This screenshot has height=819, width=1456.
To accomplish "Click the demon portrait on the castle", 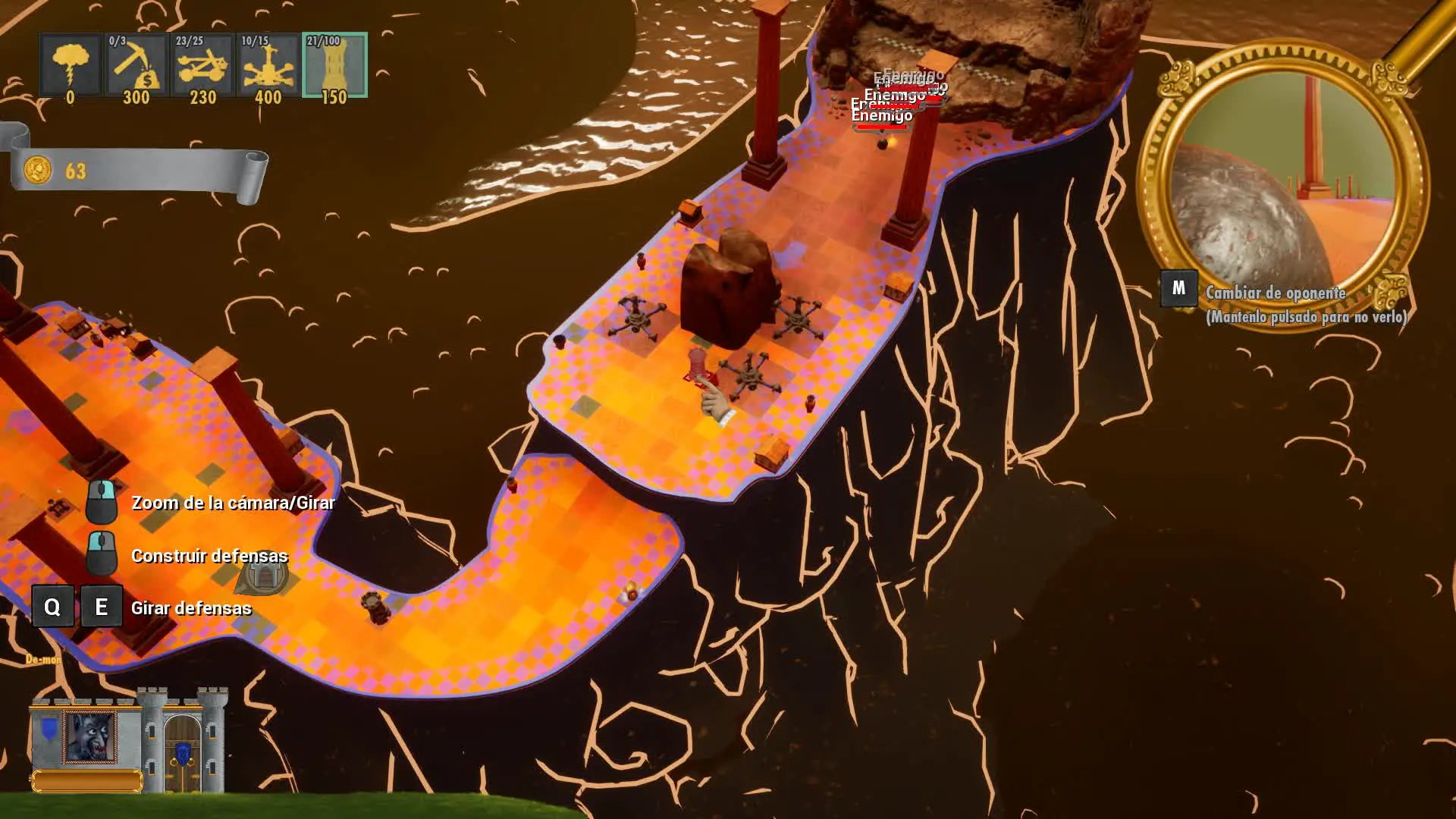I will click(x=90, y=736).
